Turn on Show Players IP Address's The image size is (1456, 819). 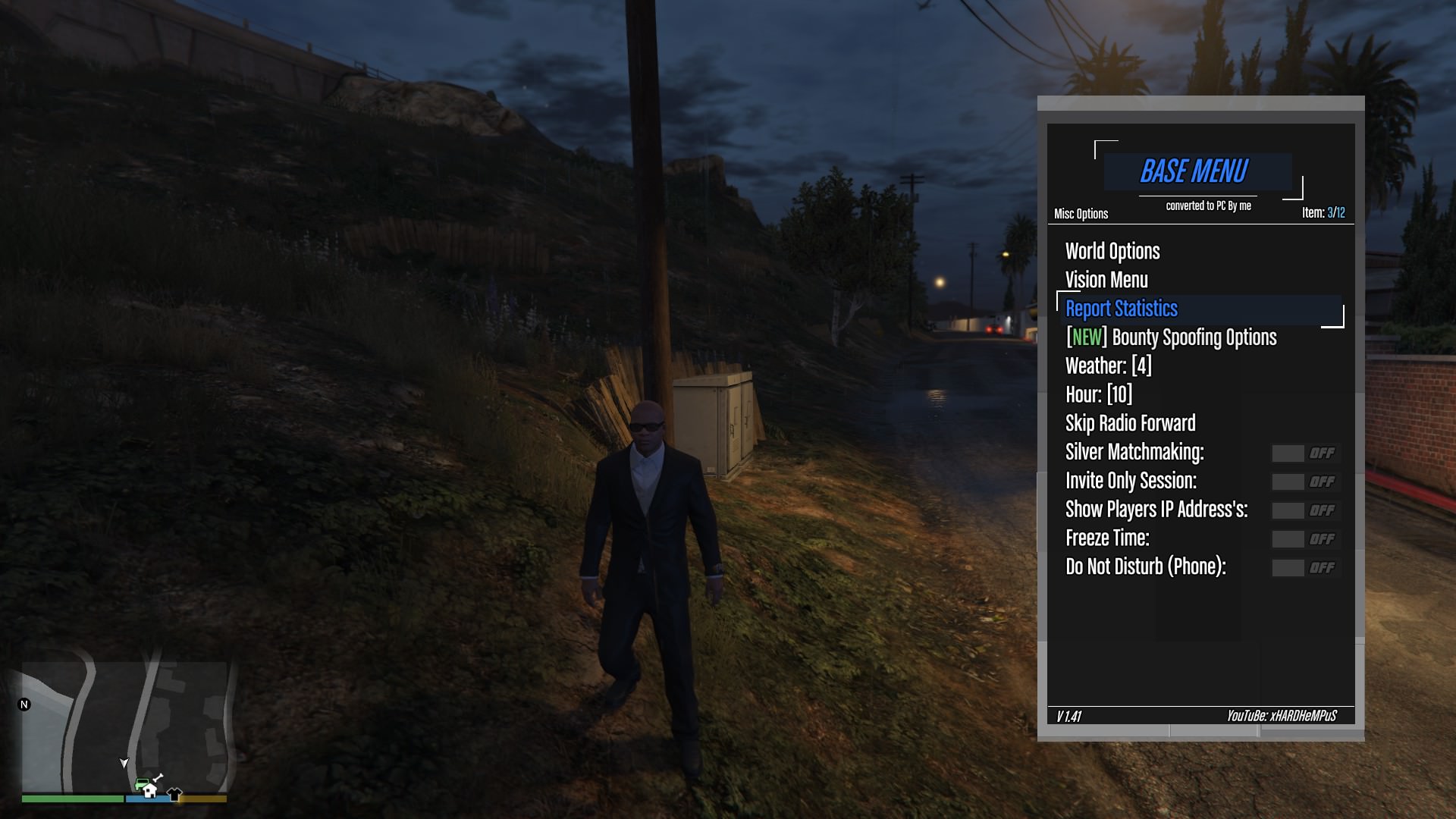tap(1305, 511)
